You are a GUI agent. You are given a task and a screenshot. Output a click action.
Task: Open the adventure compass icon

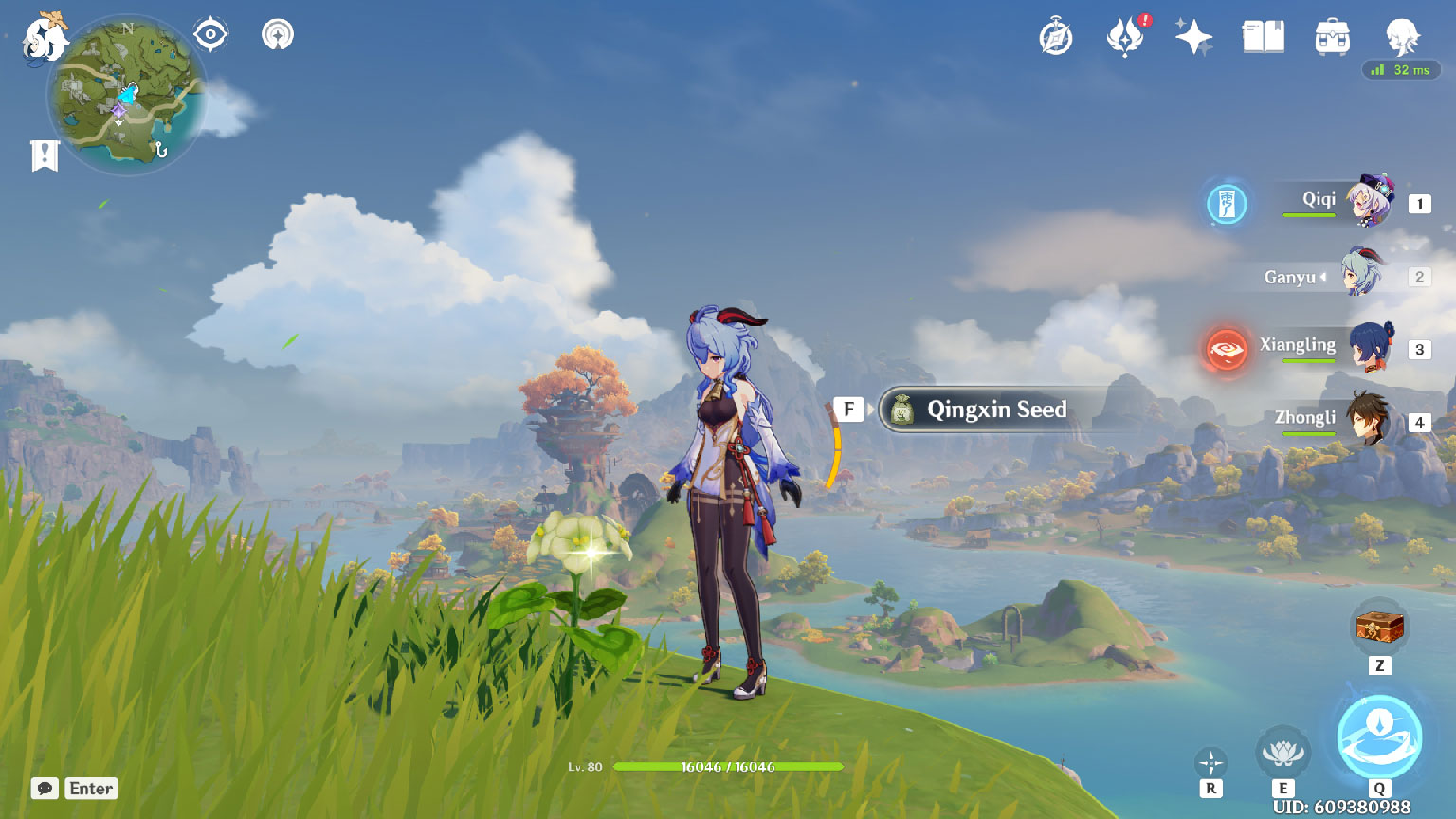(1056, 38)
